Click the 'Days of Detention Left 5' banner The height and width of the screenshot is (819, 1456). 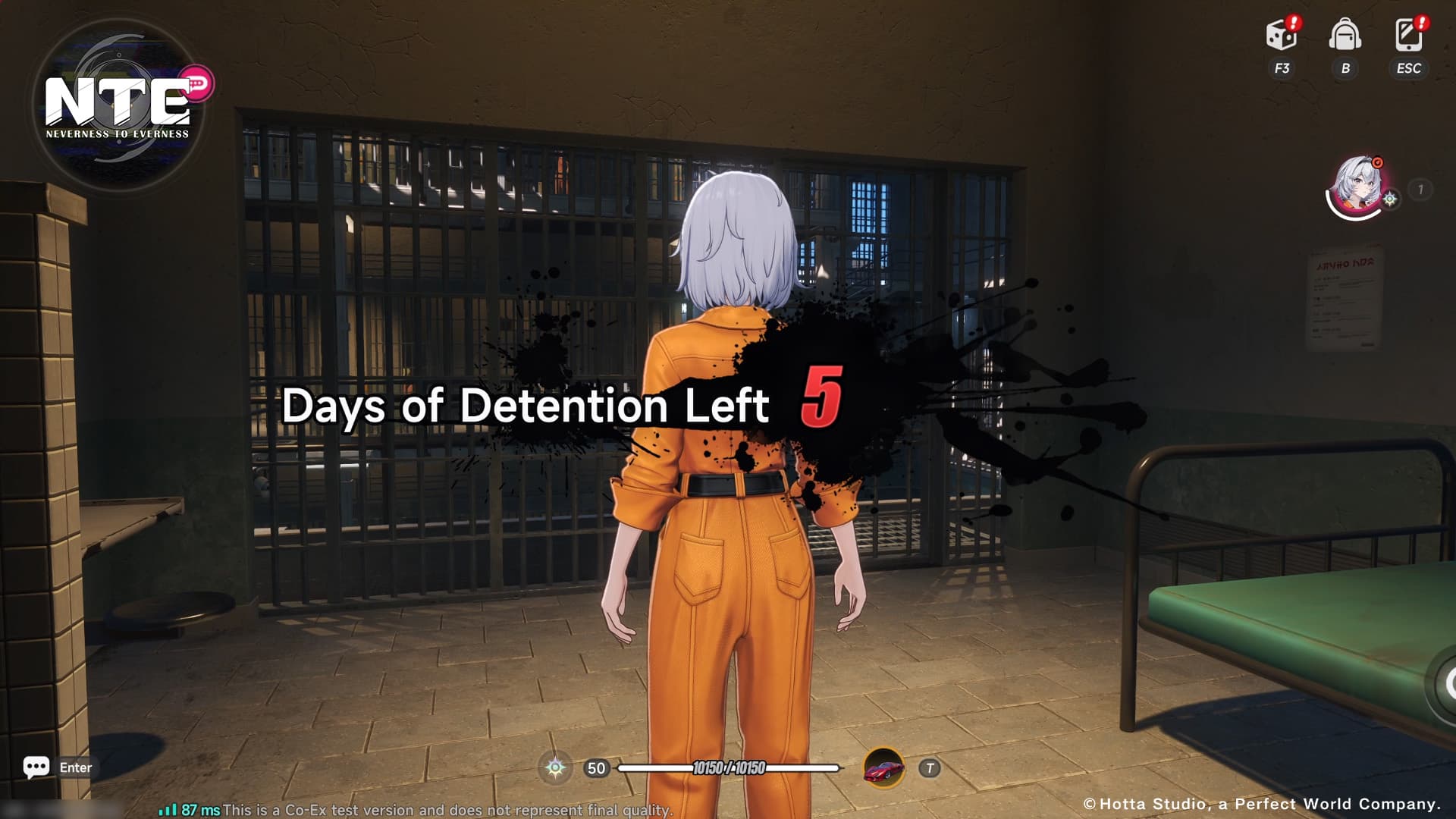pos(561,407)
